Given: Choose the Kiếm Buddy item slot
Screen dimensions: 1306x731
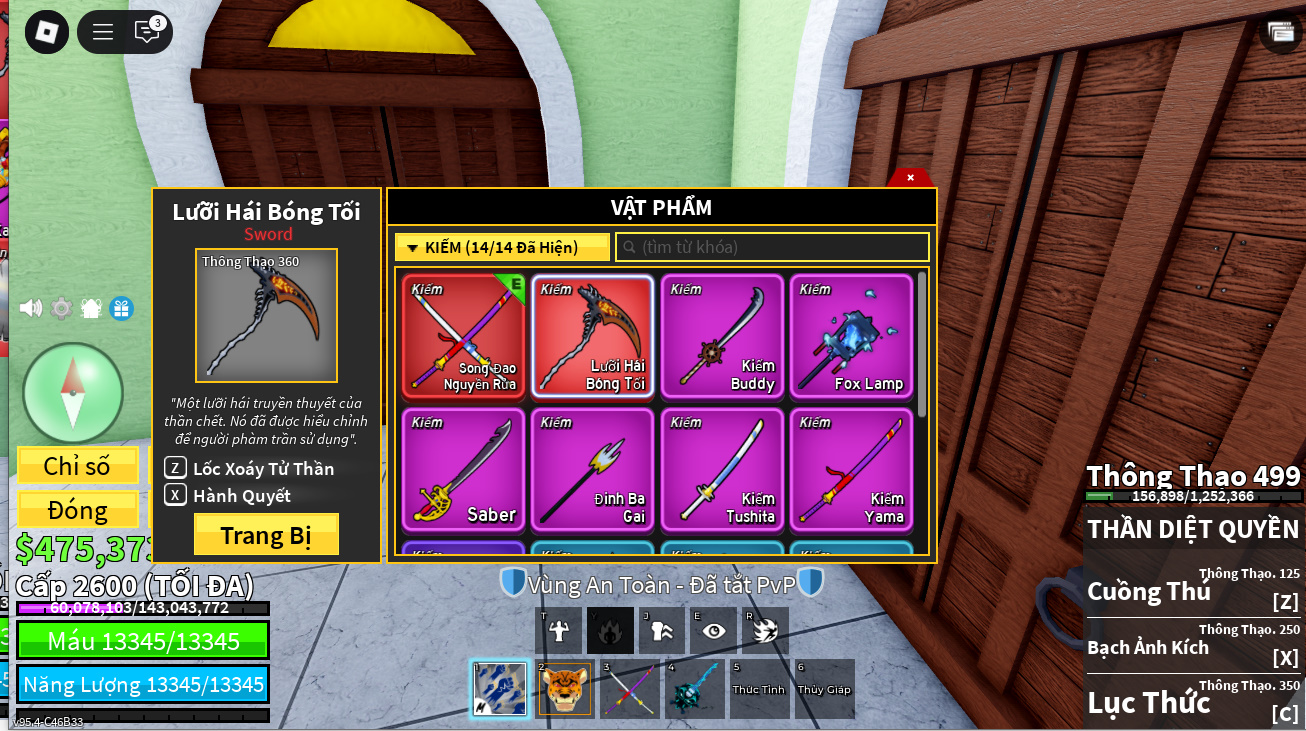Looking at the screenshot, I should 722,337.
